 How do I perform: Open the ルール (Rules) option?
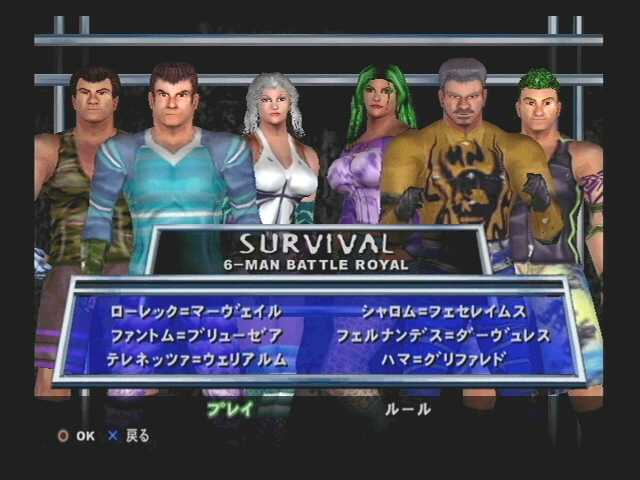point(408,408)
